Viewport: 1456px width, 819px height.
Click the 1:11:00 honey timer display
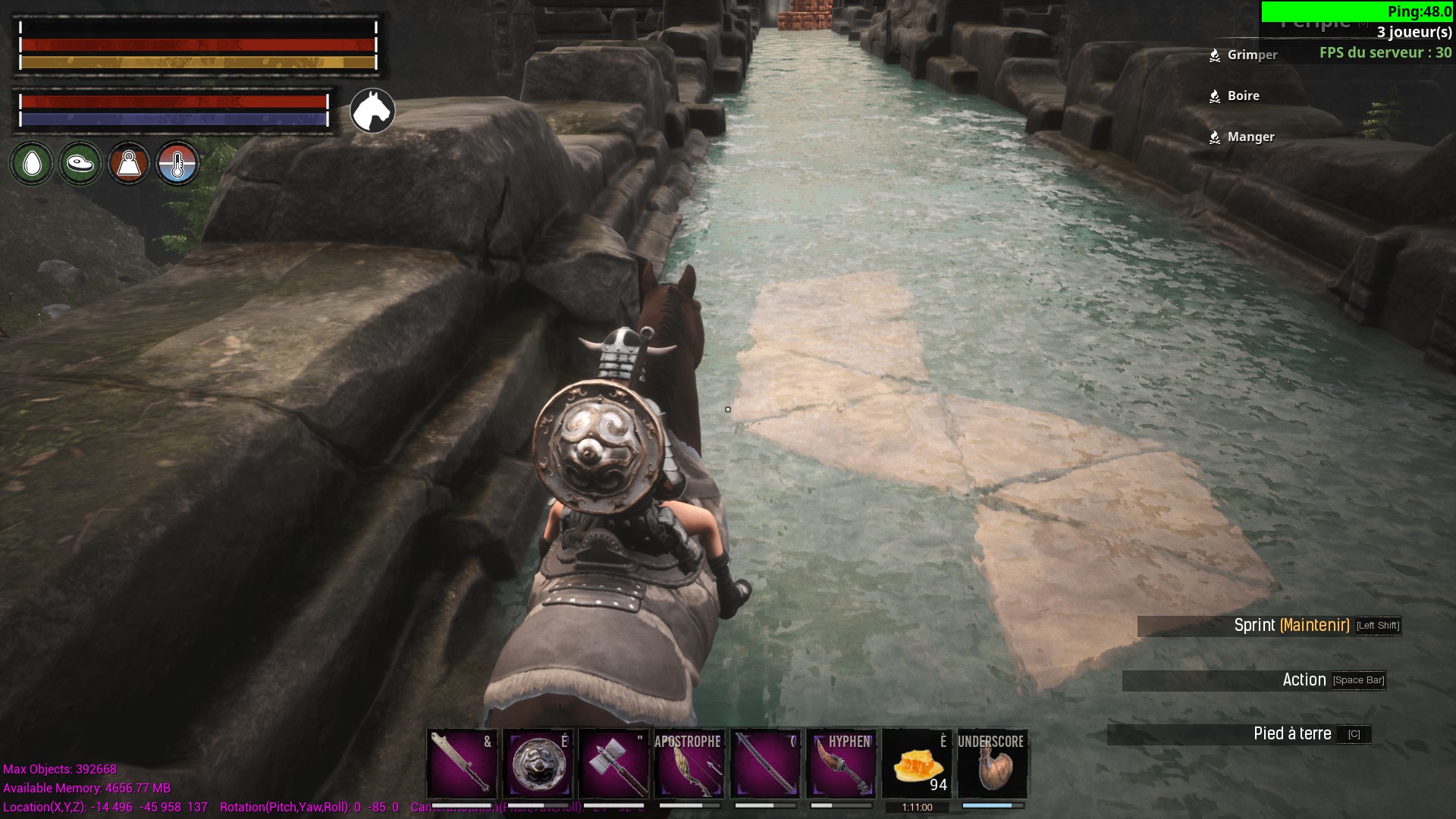point(918,807)
